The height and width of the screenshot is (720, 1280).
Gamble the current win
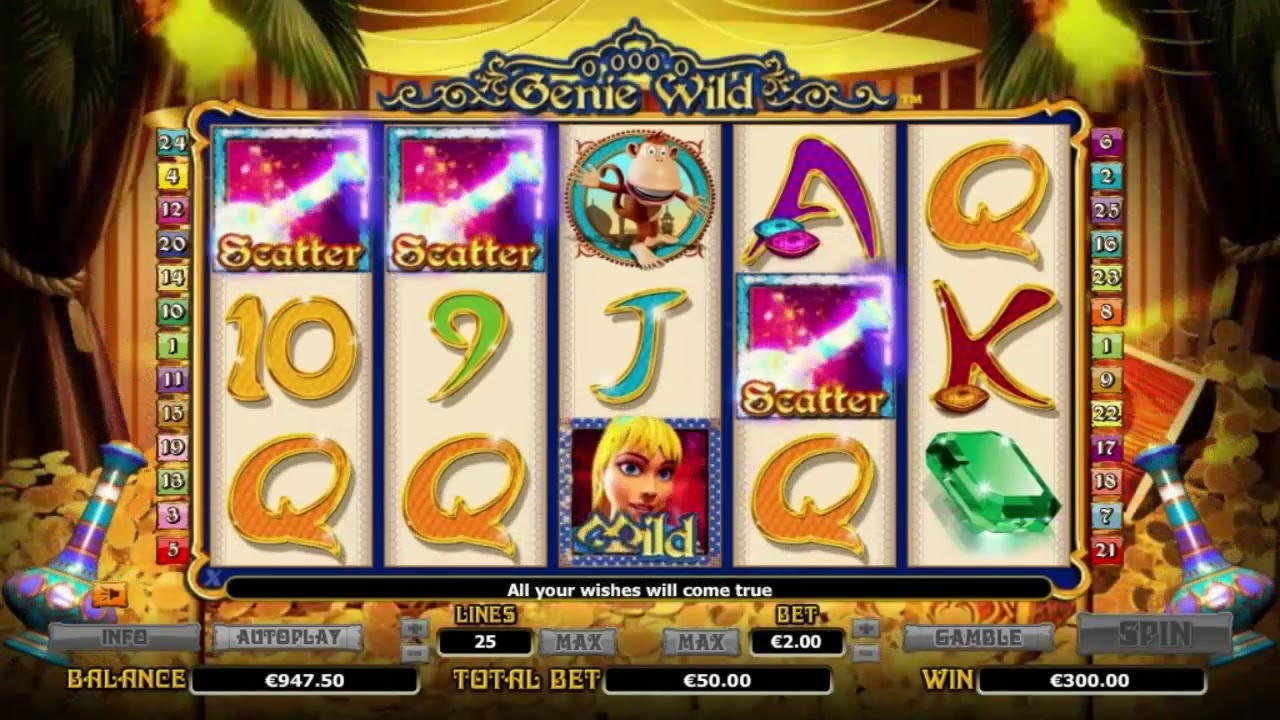click(978, 637)
